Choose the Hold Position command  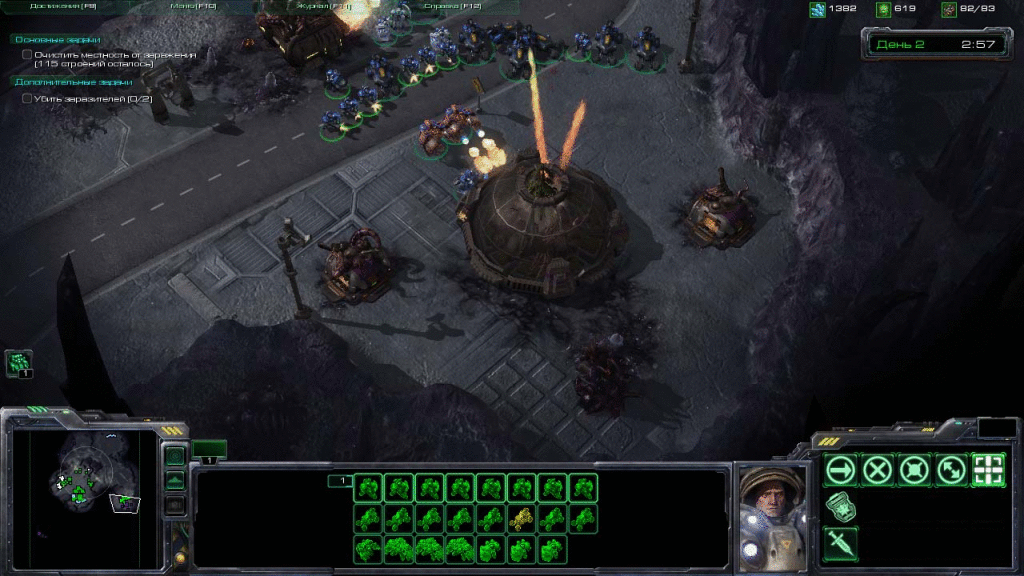coord(913,469)
